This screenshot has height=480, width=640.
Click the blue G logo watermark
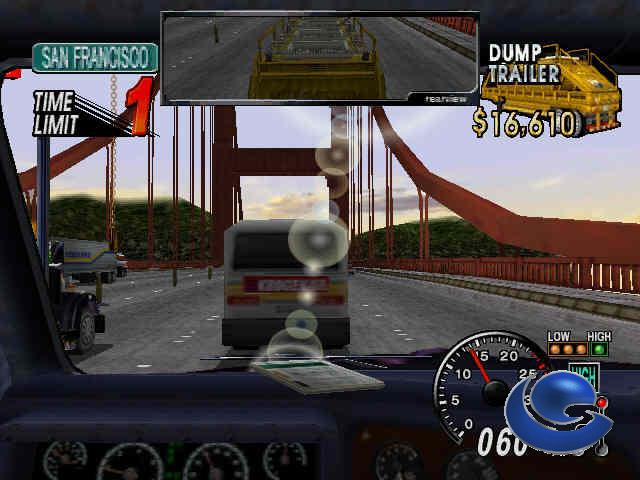pos(558,412)
